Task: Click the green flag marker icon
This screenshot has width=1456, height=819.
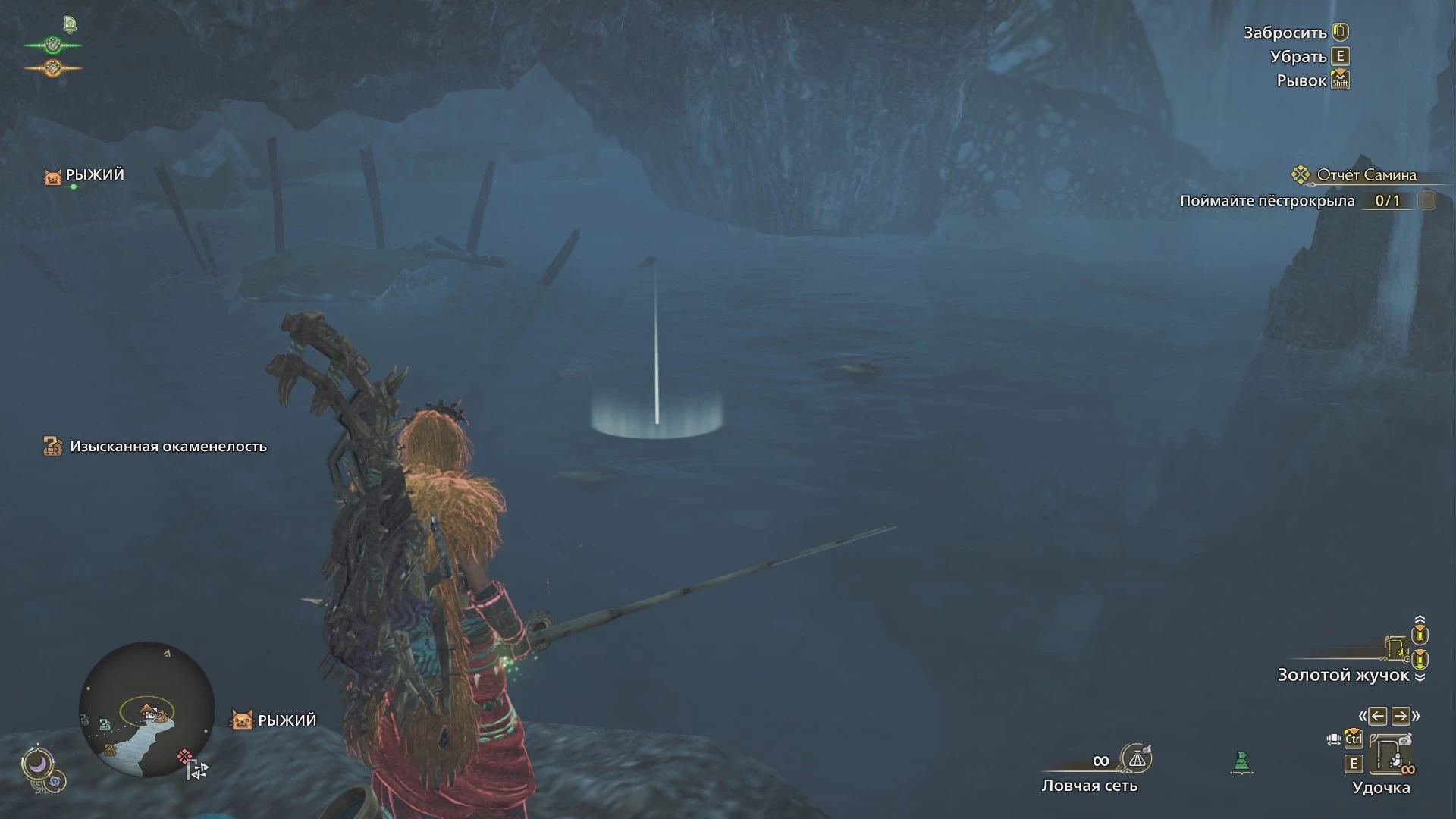Action: 1241,761
